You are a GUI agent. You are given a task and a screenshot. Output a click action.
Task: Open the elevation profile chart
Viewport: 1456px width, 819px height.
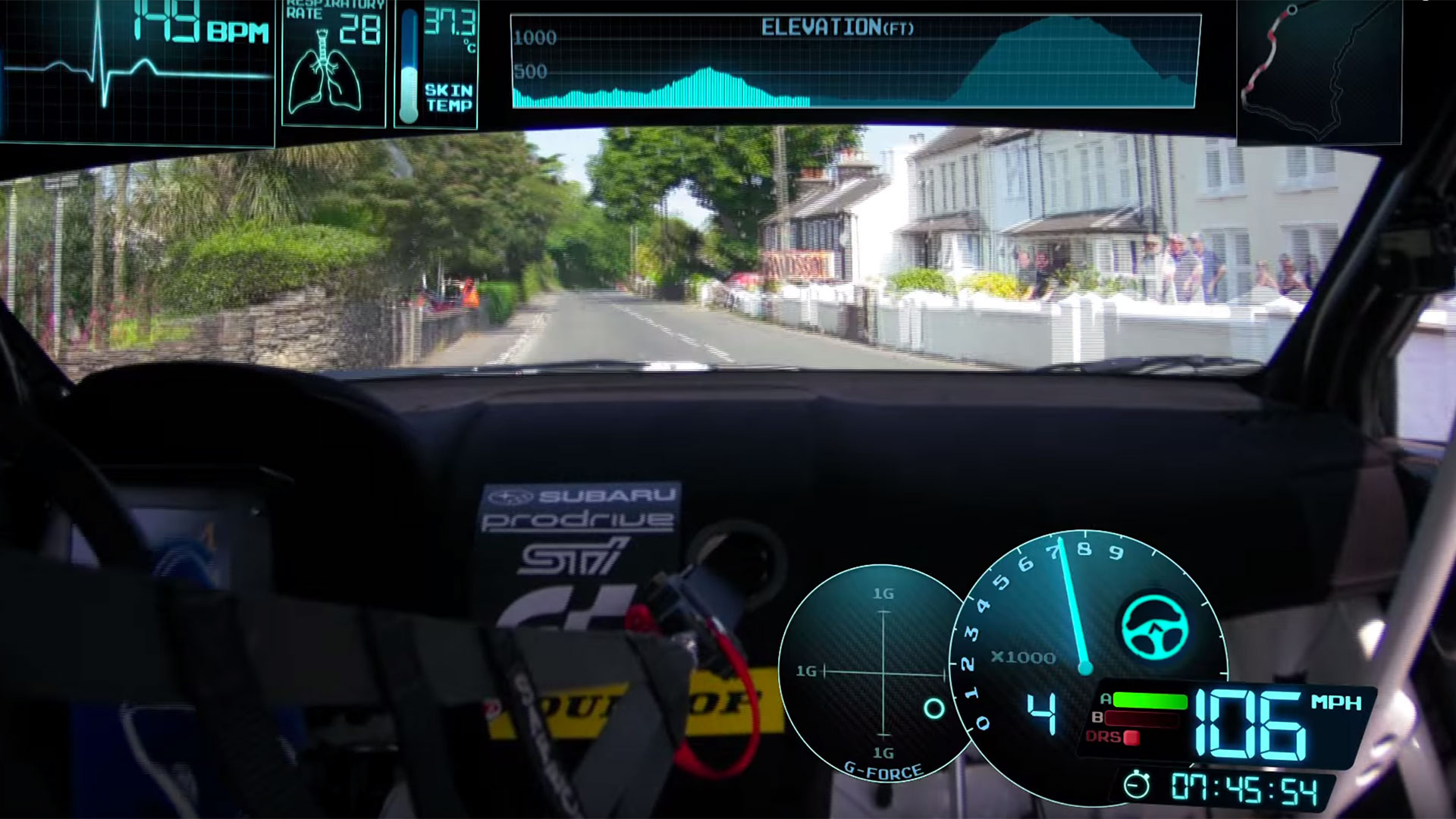(x=855, y=62)
